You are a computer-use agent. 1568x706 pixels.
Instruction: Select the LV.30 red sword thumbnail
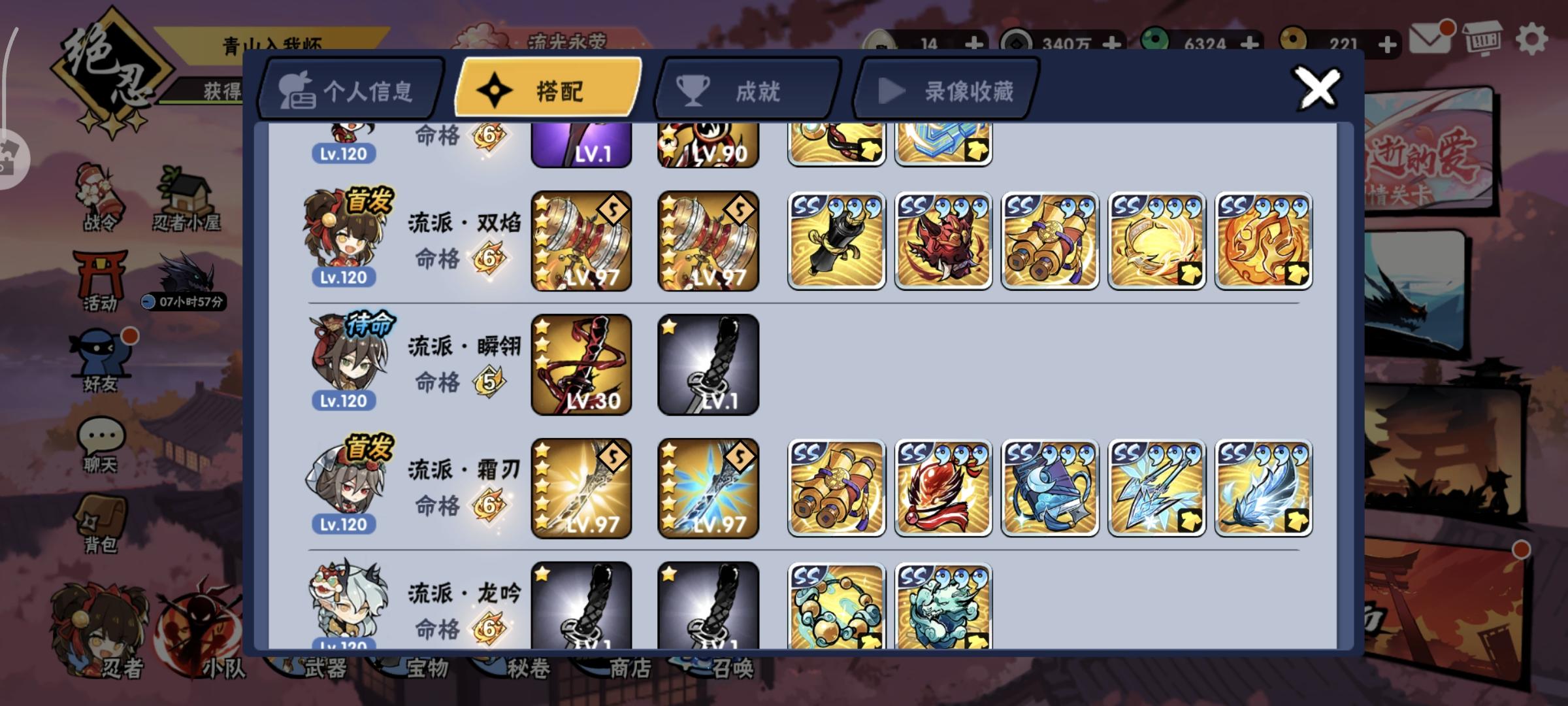580,365
